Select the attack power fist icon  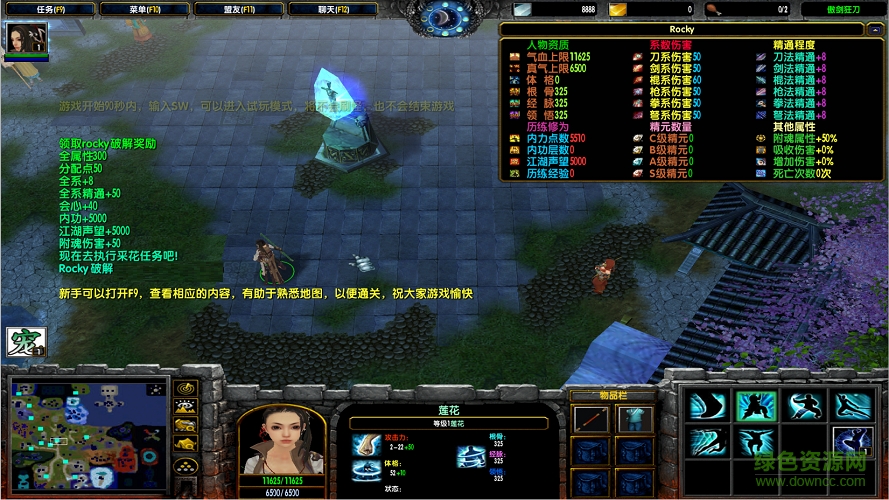[366, 442]
